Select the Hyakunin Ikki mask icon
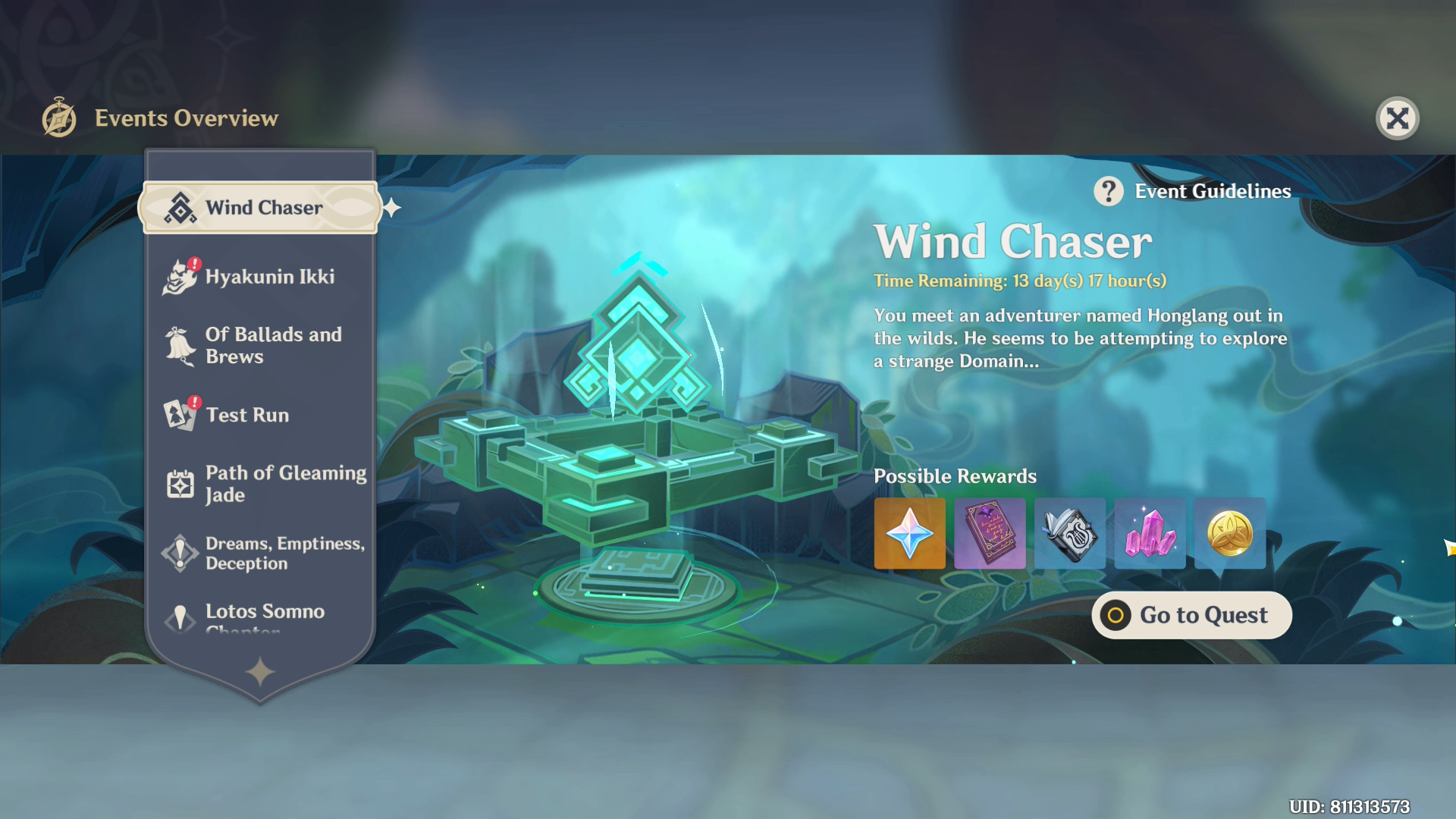 179,276
